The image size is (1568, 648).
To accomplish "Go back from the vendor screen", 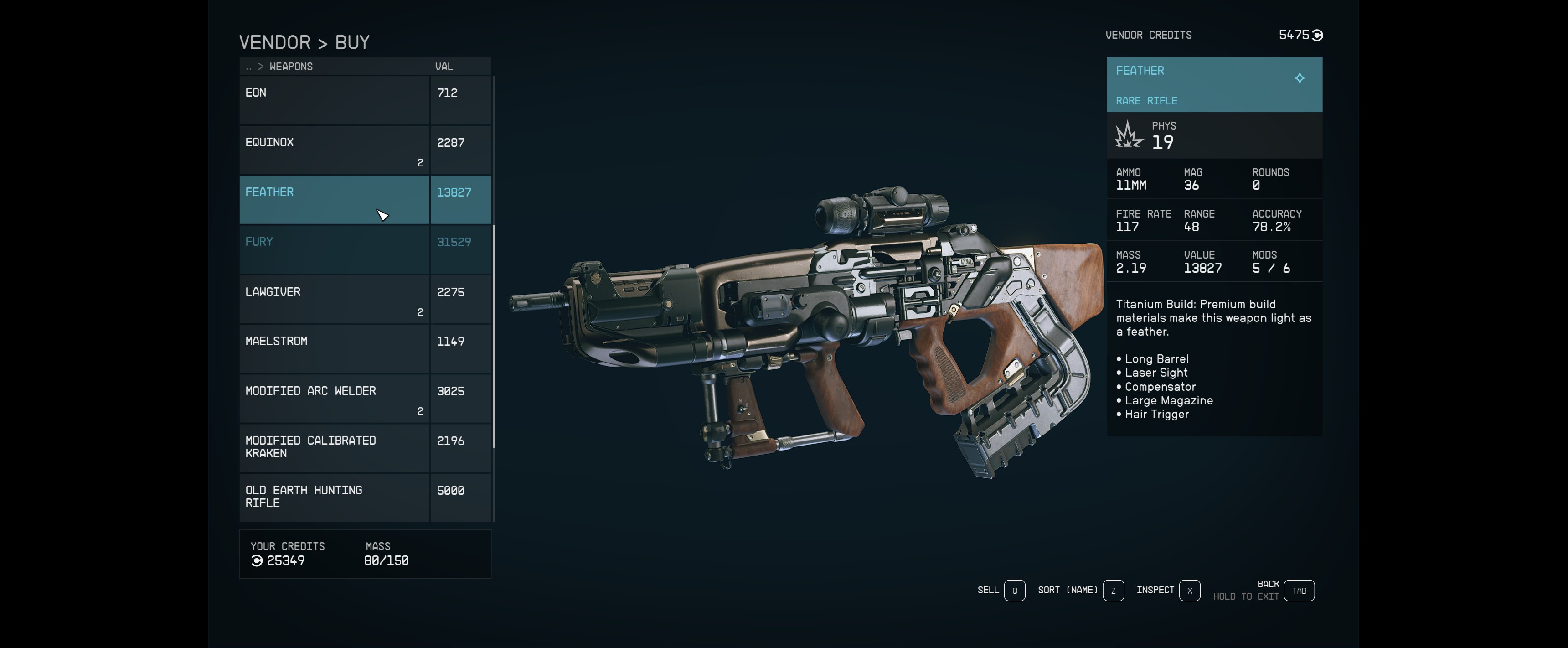I will point(1299,590).
